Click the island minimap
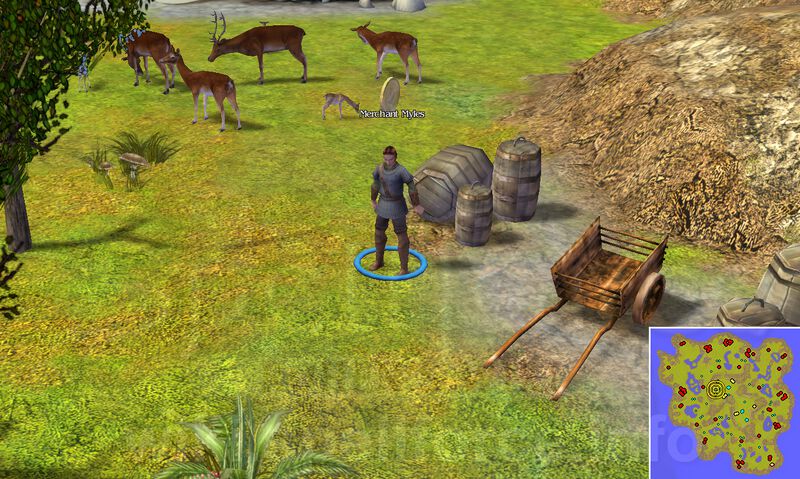Viewport: 800px width, 479px height. pos(723,401)
